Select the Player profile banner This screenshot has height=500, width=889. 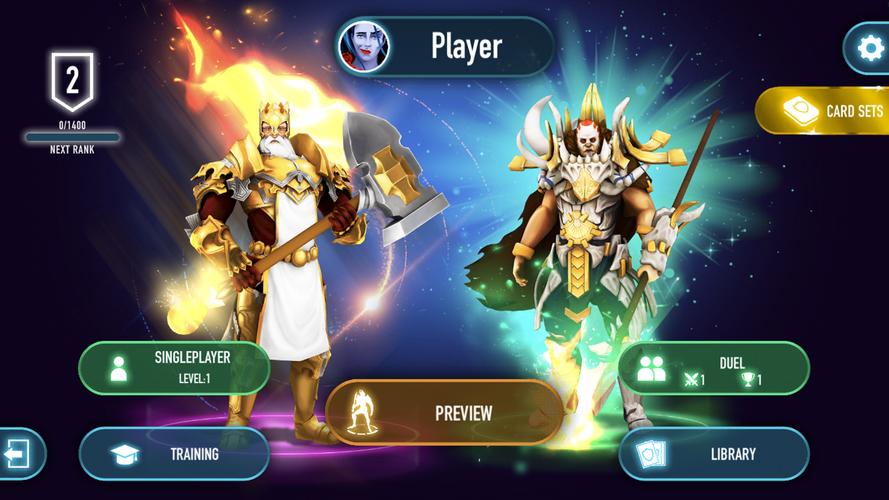[x=465, y=46]
